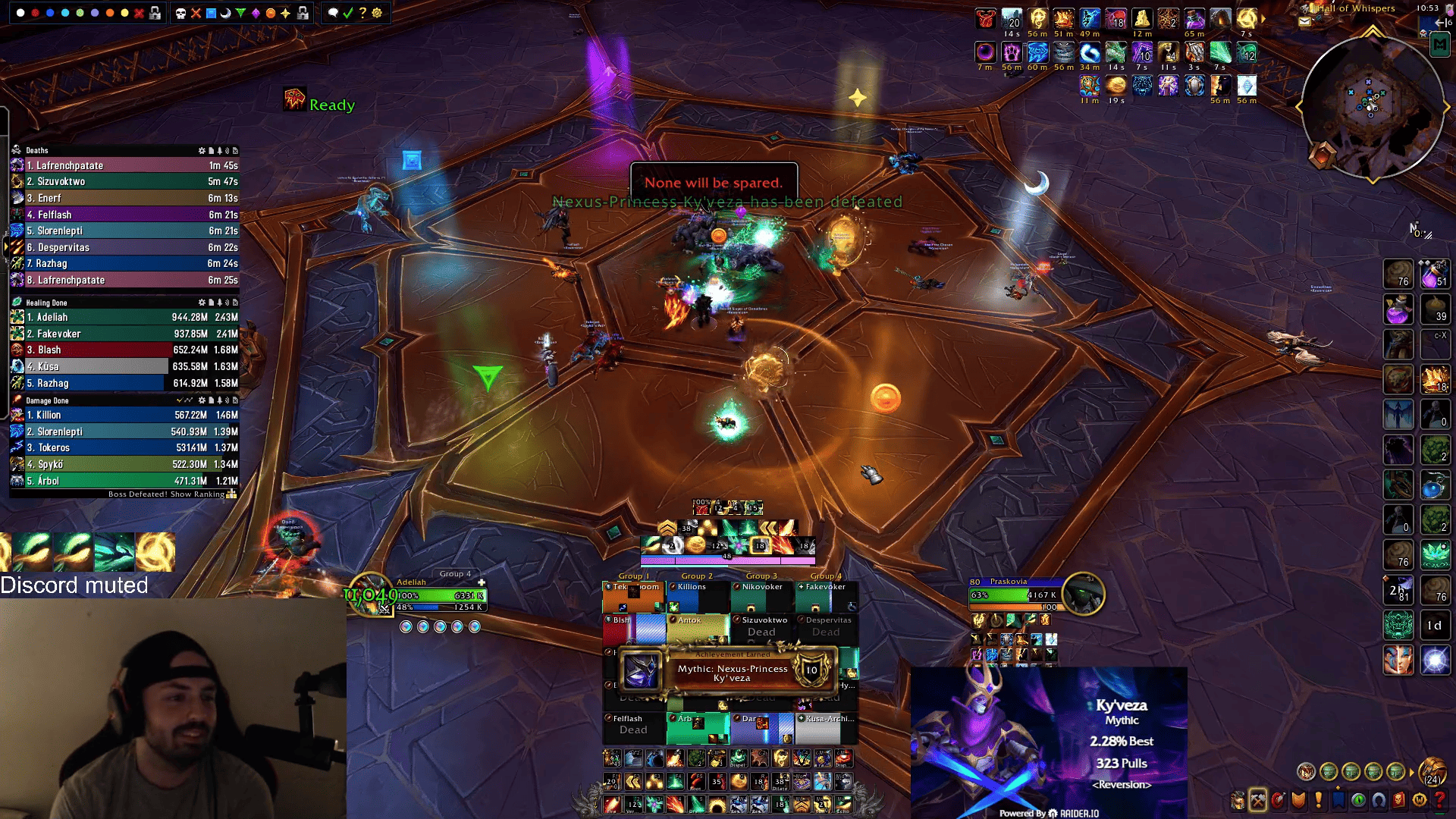This screenshot has height=819, width=1456.
Task: Activate the double yellow chevron ability
Action: [x=768, y=527]
